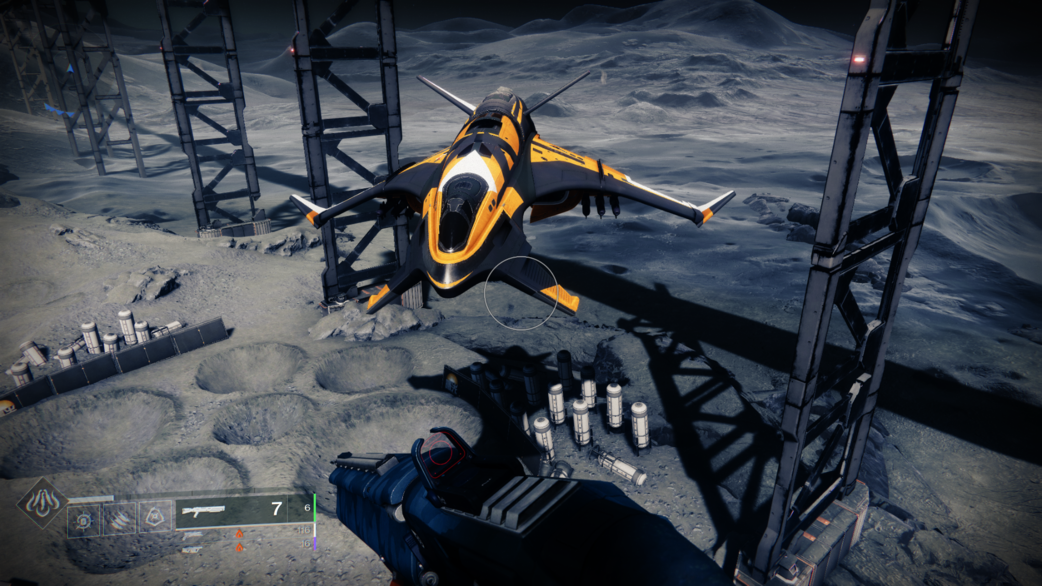Trigger the class ability icon

(155, 519)
